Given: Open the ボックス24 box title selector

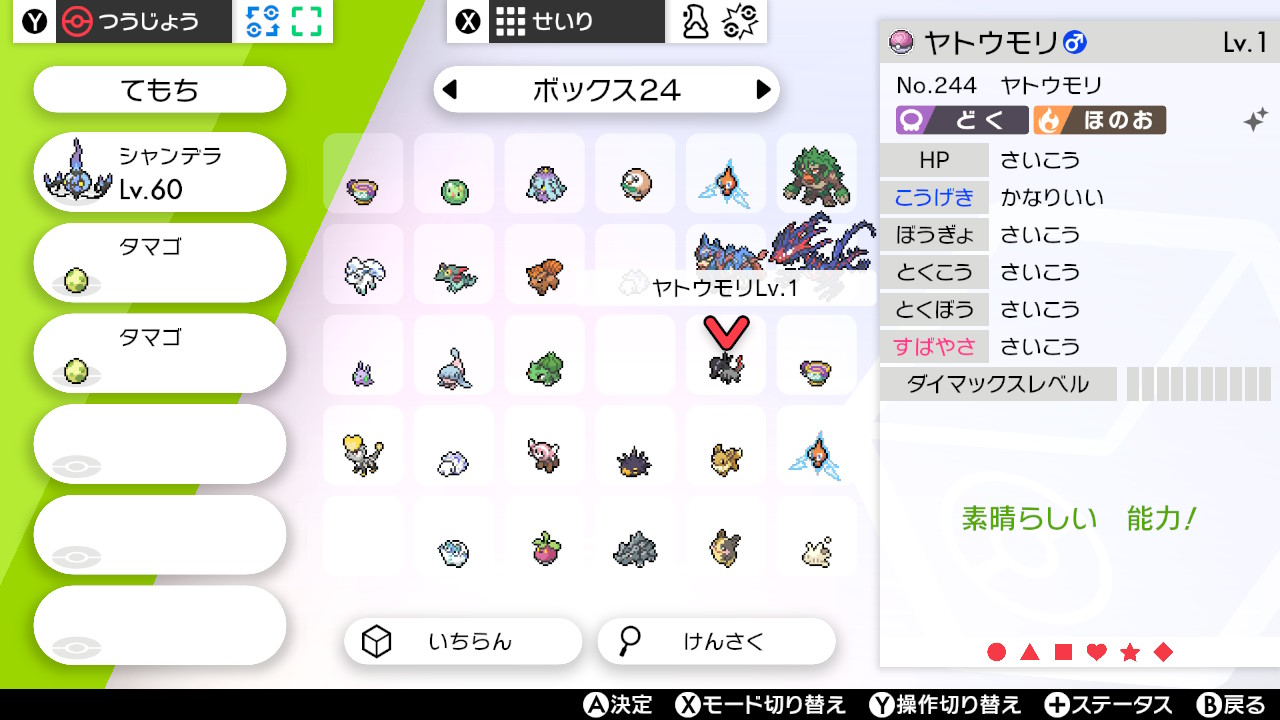Looking at the screenshot, I should (607, 89).
